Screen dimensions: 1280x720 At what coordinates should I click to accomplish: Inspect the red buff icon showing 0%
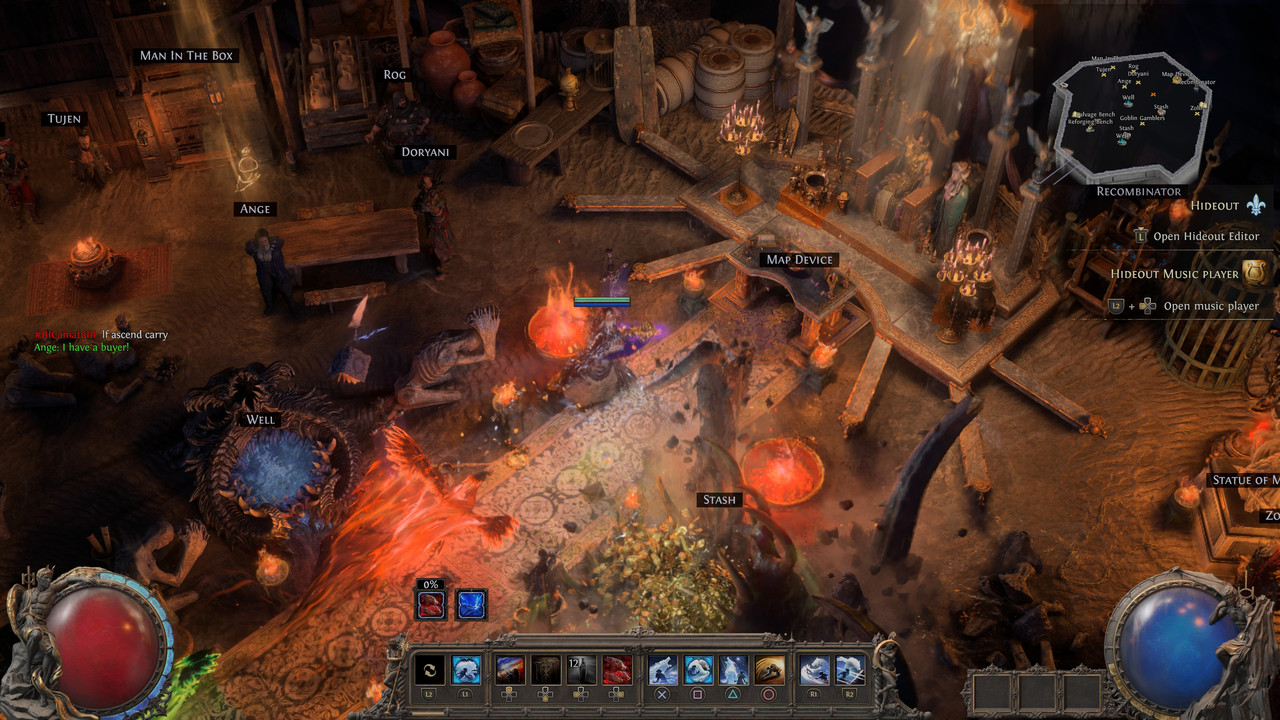coord(432,604)
